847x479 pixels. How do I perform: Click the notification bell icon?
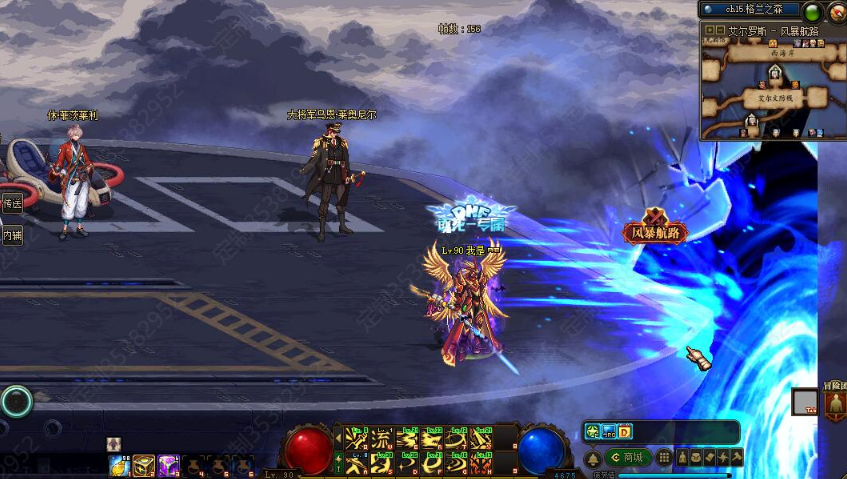[592, 458]
